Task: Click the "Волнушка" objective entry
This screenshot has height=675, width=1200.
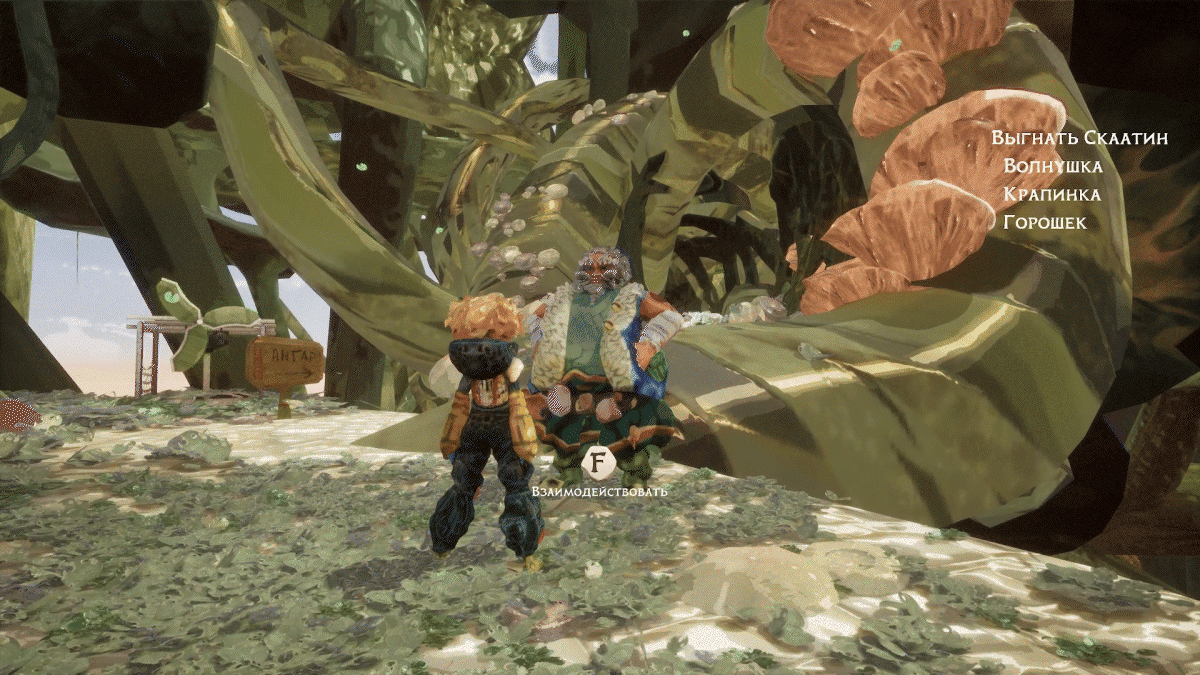Action: [1053, 166]
